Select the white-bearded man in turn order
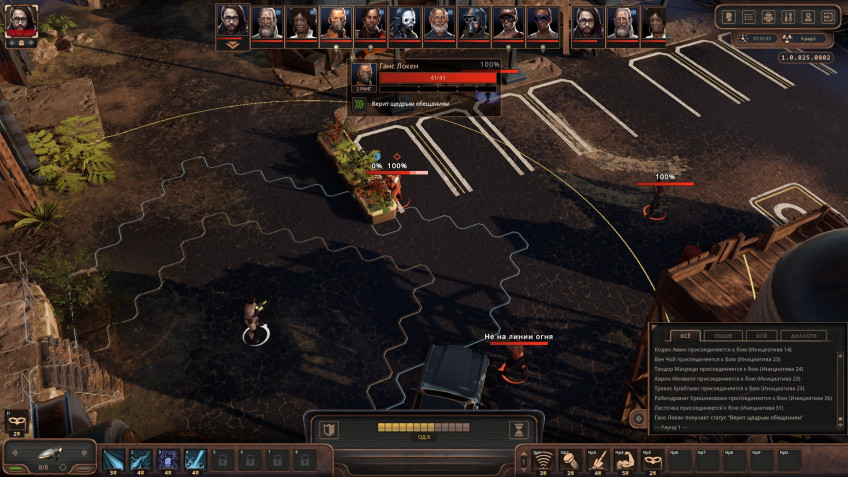This screenshot has height=477, width=848. click(x=437, y=23)
